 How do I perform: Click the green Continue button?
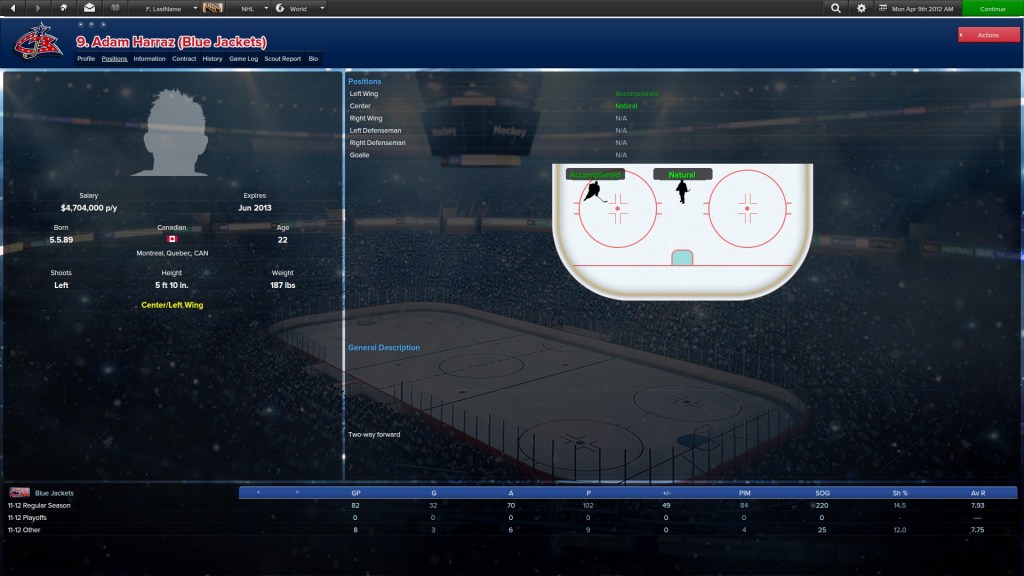pyautogui.click(x=992, y=8)
